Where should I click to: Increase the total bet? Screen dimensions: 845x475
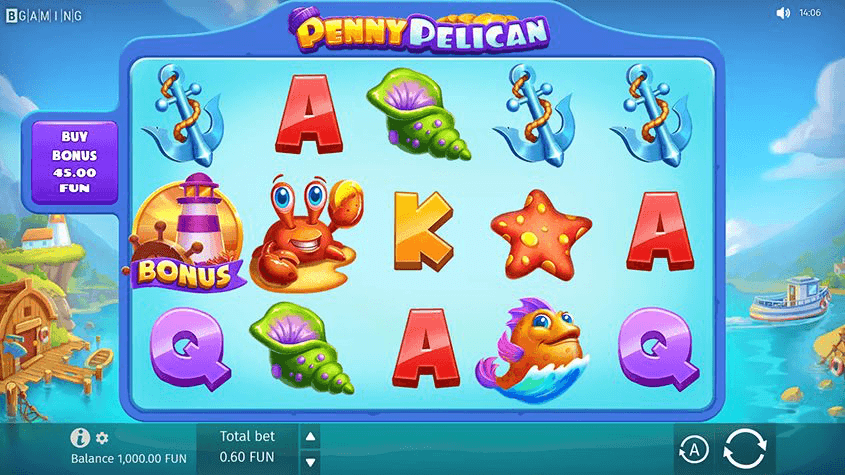[x=310, y=437]
